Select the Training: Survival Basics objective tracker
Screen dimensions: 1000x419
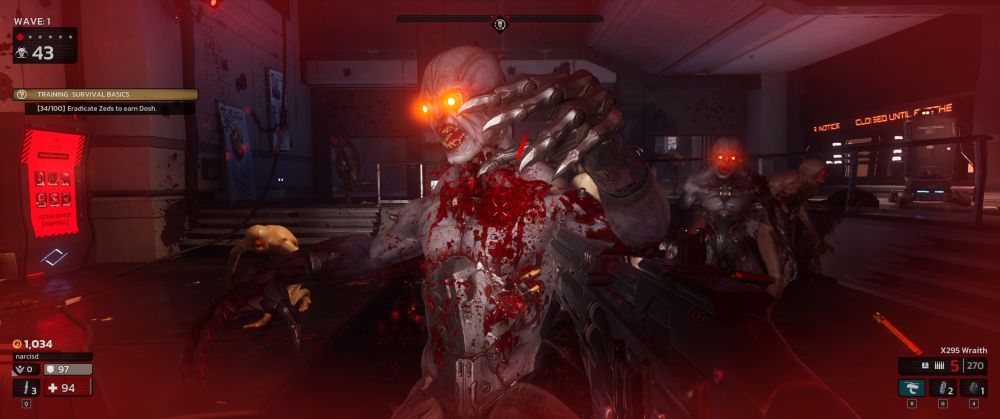(104, 94)
